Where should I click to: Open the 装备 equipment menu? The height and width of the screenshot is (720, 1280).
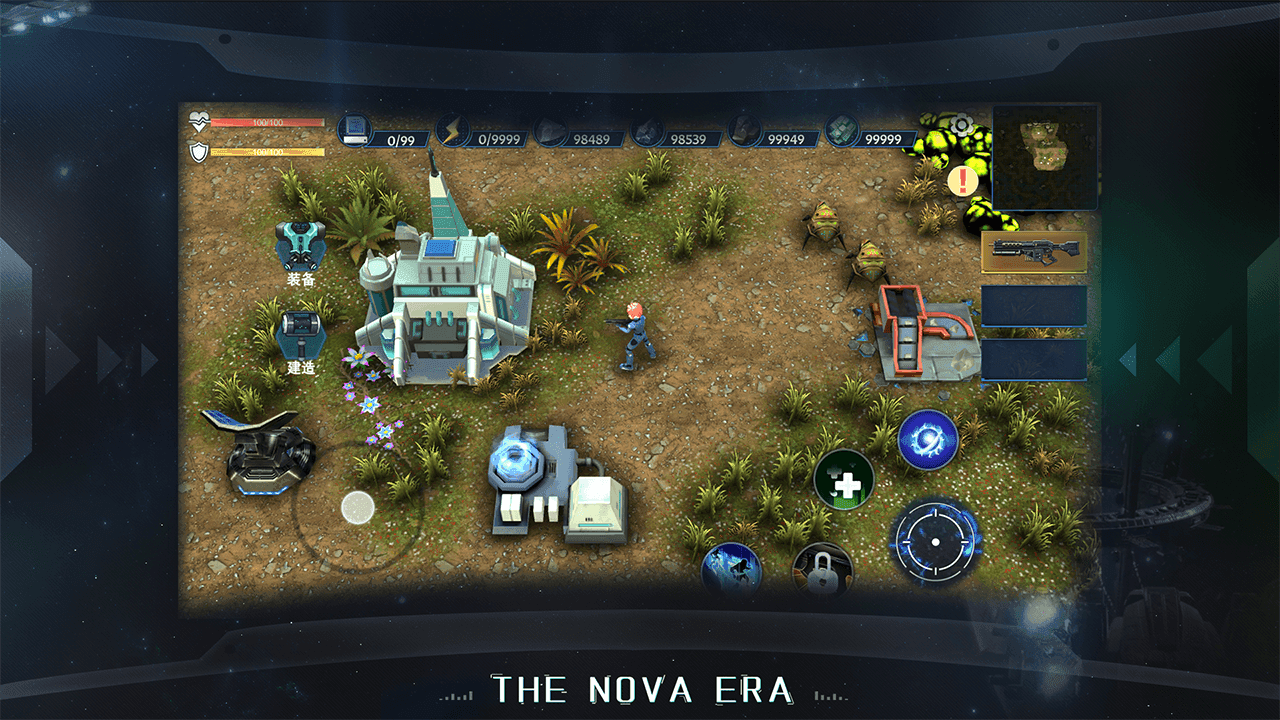(301, 245)
